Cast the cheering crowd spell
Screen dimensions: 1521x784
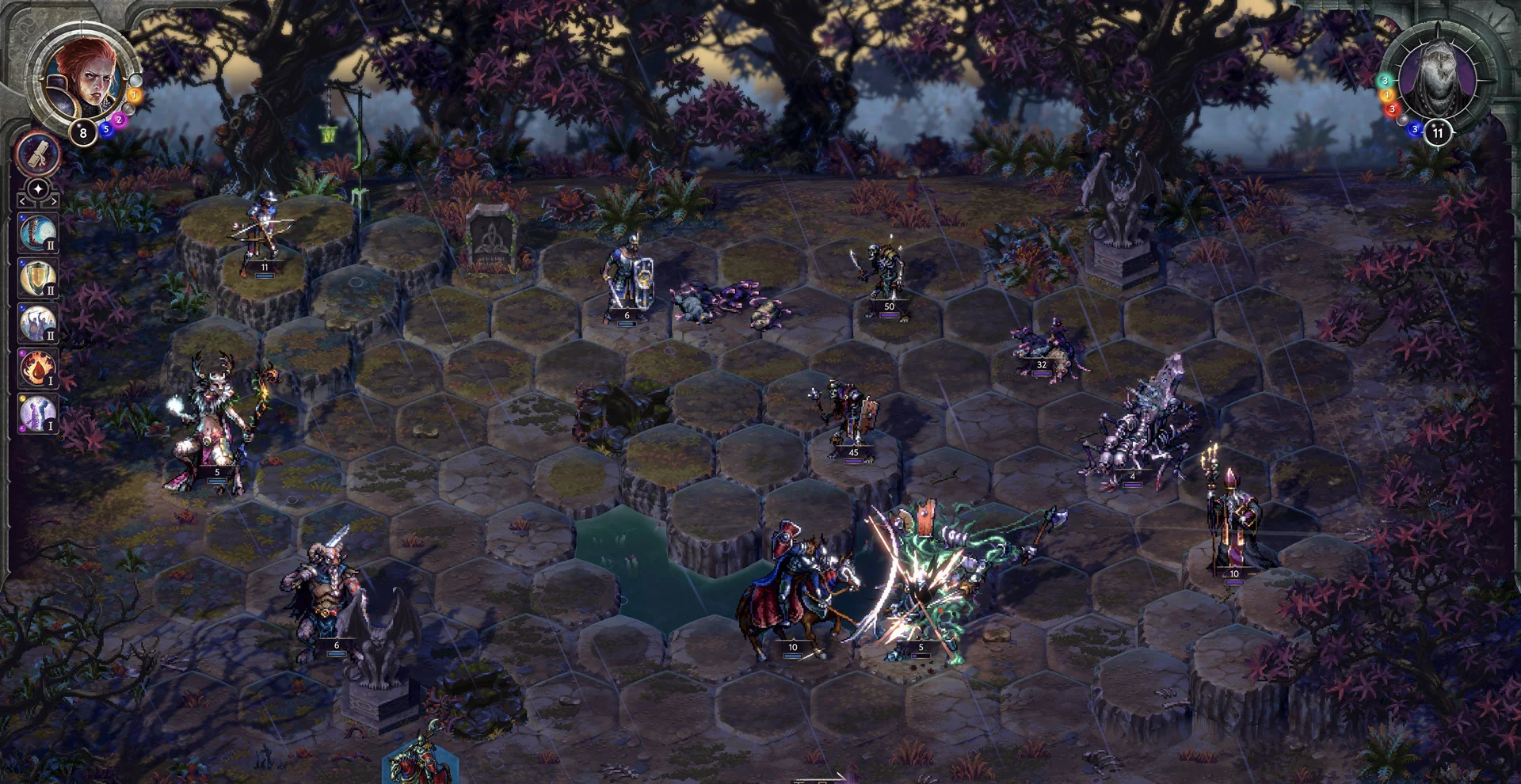[37, 324]
